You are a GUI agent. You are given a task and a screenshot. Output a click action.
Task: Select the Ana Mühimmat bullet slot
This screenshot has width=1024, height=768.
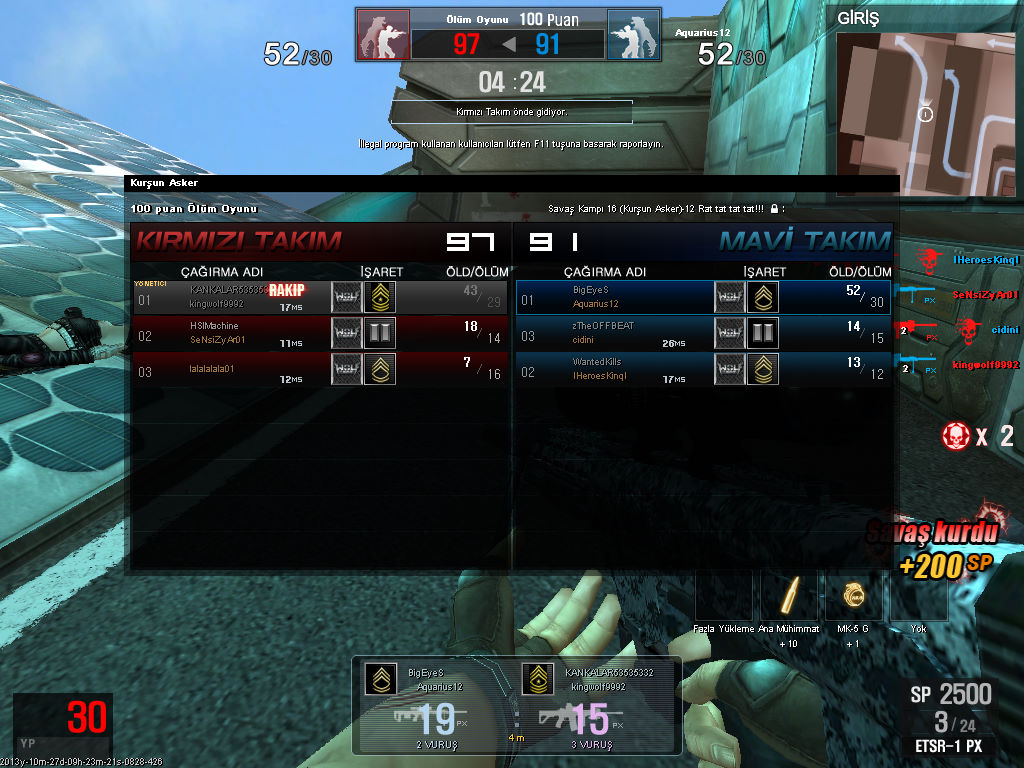pos(788,597)
